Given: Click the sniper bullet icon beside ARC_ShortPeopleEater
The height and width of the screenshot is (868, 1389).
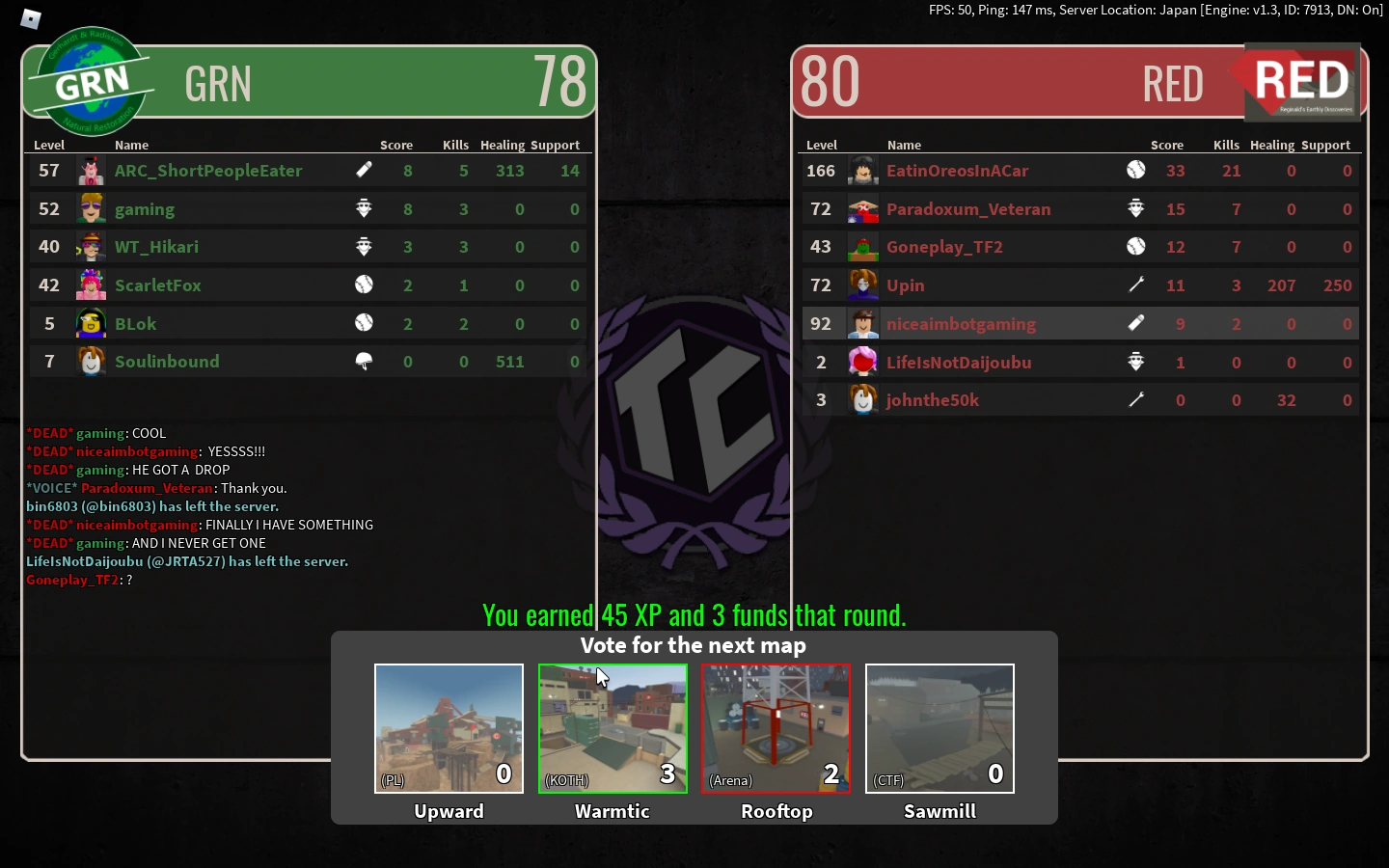Looking at the screenshot, I should [x=364, y=170].
